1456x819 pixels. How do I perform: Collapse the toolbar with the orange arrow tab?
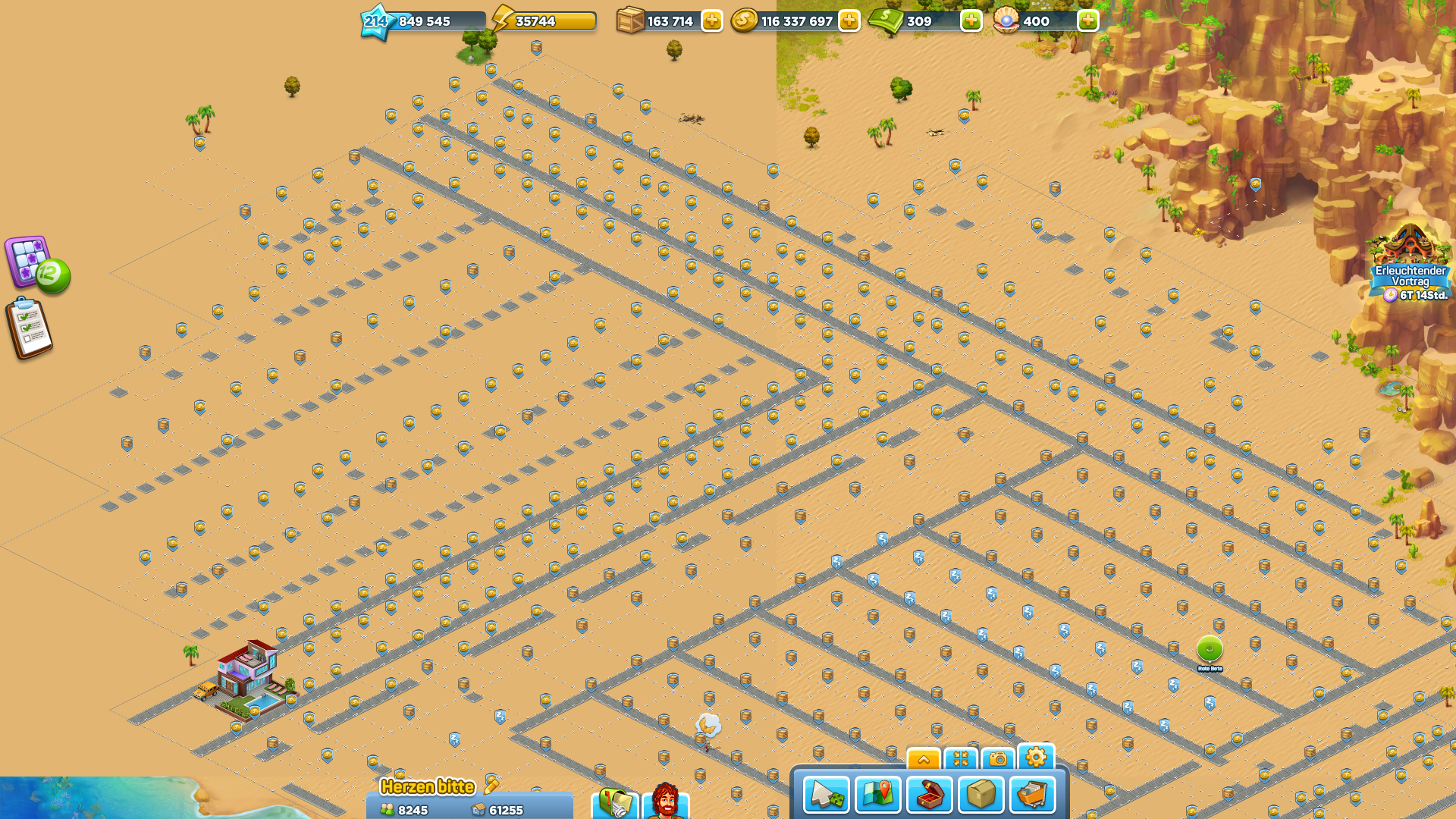923,758
